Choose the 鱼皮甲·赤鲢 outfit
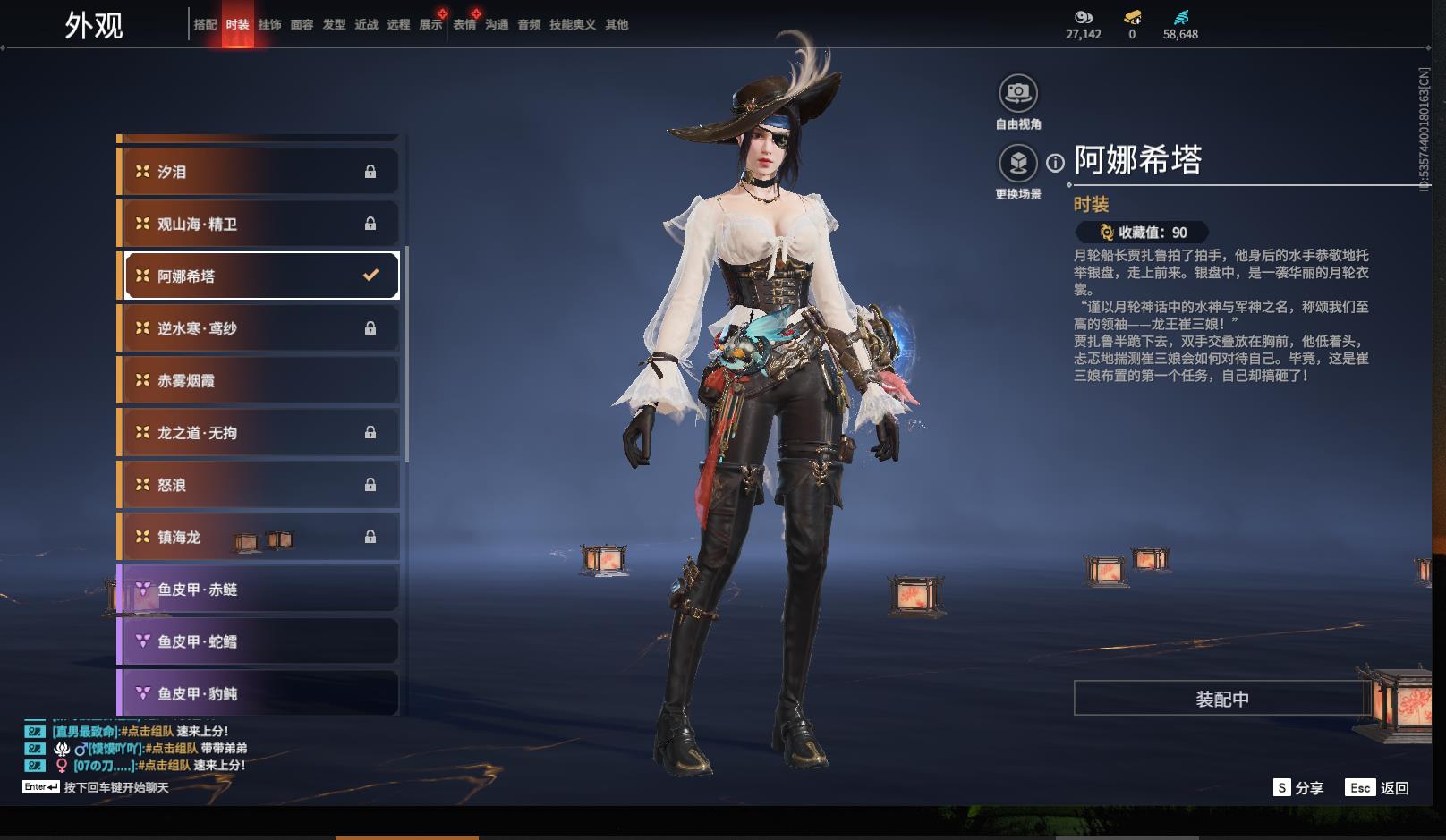 coord(259,590)
